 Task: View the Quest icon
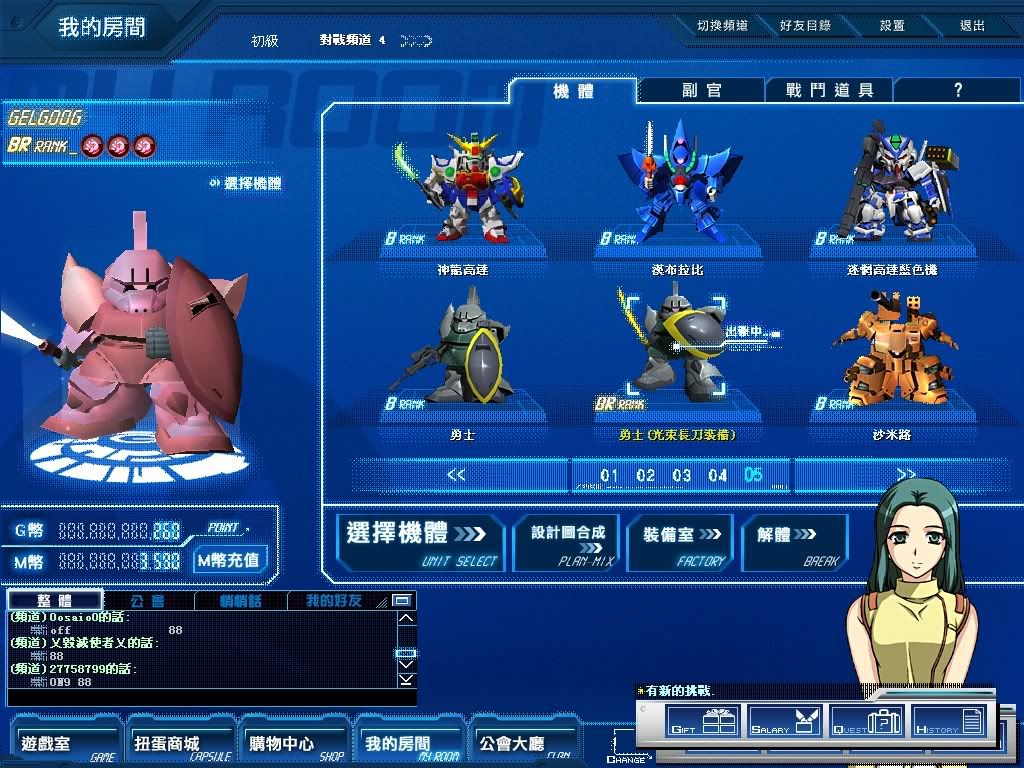(x=867, y=721)
